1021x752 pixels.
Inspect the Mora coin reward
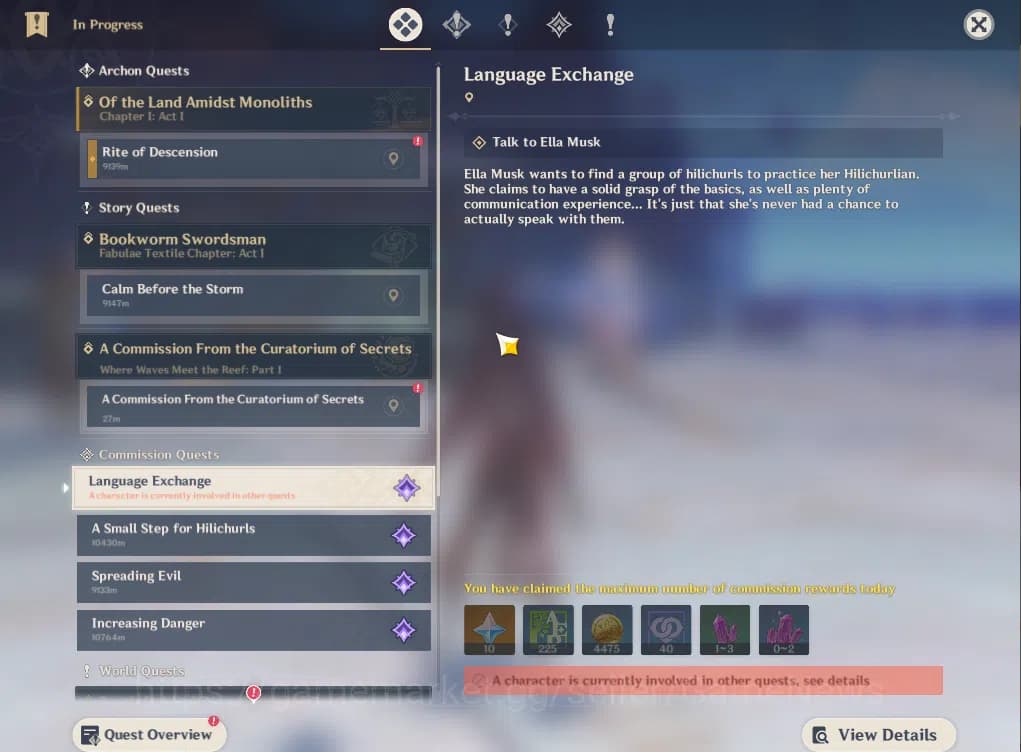click(x=607, y=630)
